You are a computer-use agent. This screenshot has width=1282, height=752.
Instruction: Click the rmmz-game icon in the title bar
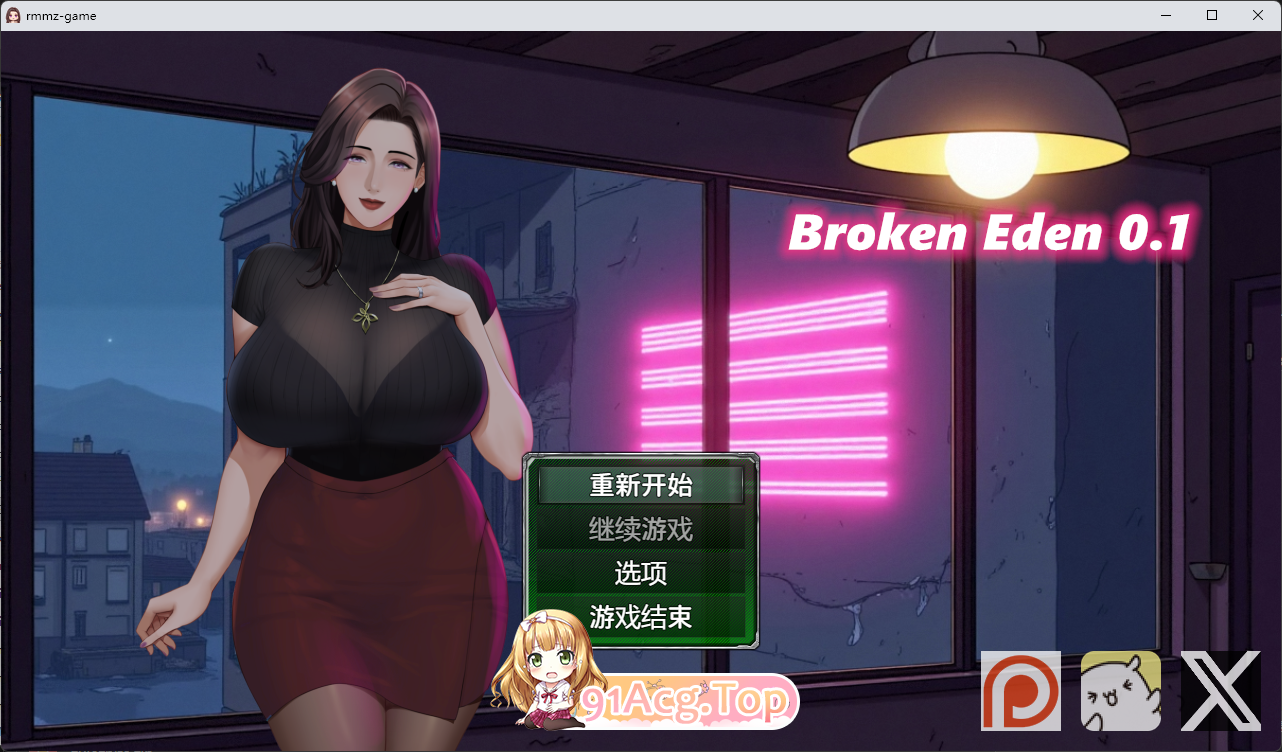click(13, 14)
